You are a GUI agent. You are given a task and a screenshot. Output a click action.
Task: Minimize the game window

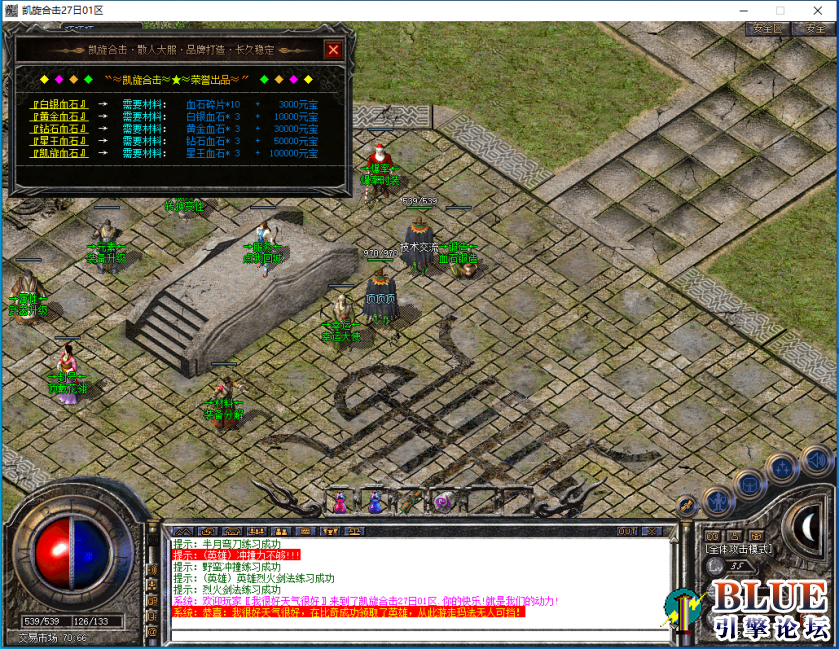(743, 10)
